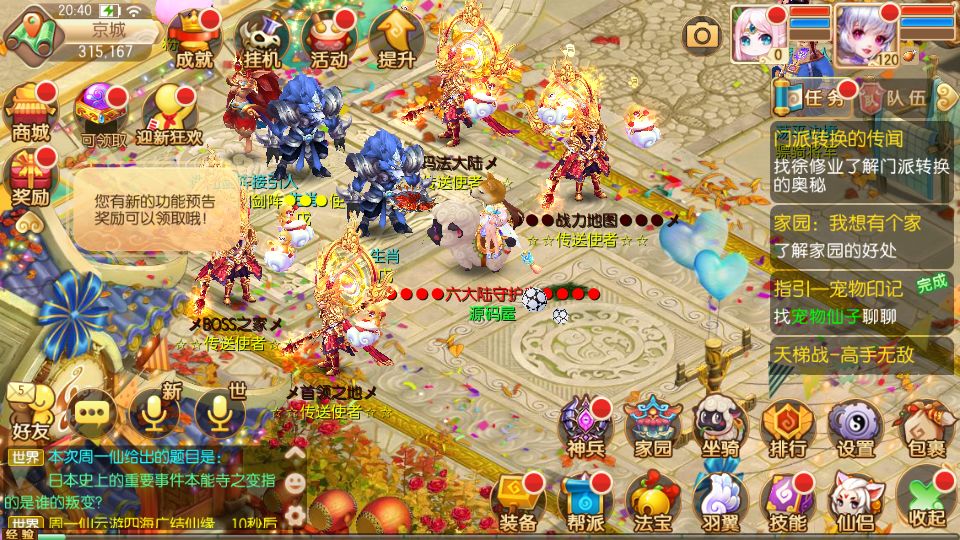
Task: Activate 挂机 auto-battle mode
Action: pyautogui.click(x=262, y=40)
